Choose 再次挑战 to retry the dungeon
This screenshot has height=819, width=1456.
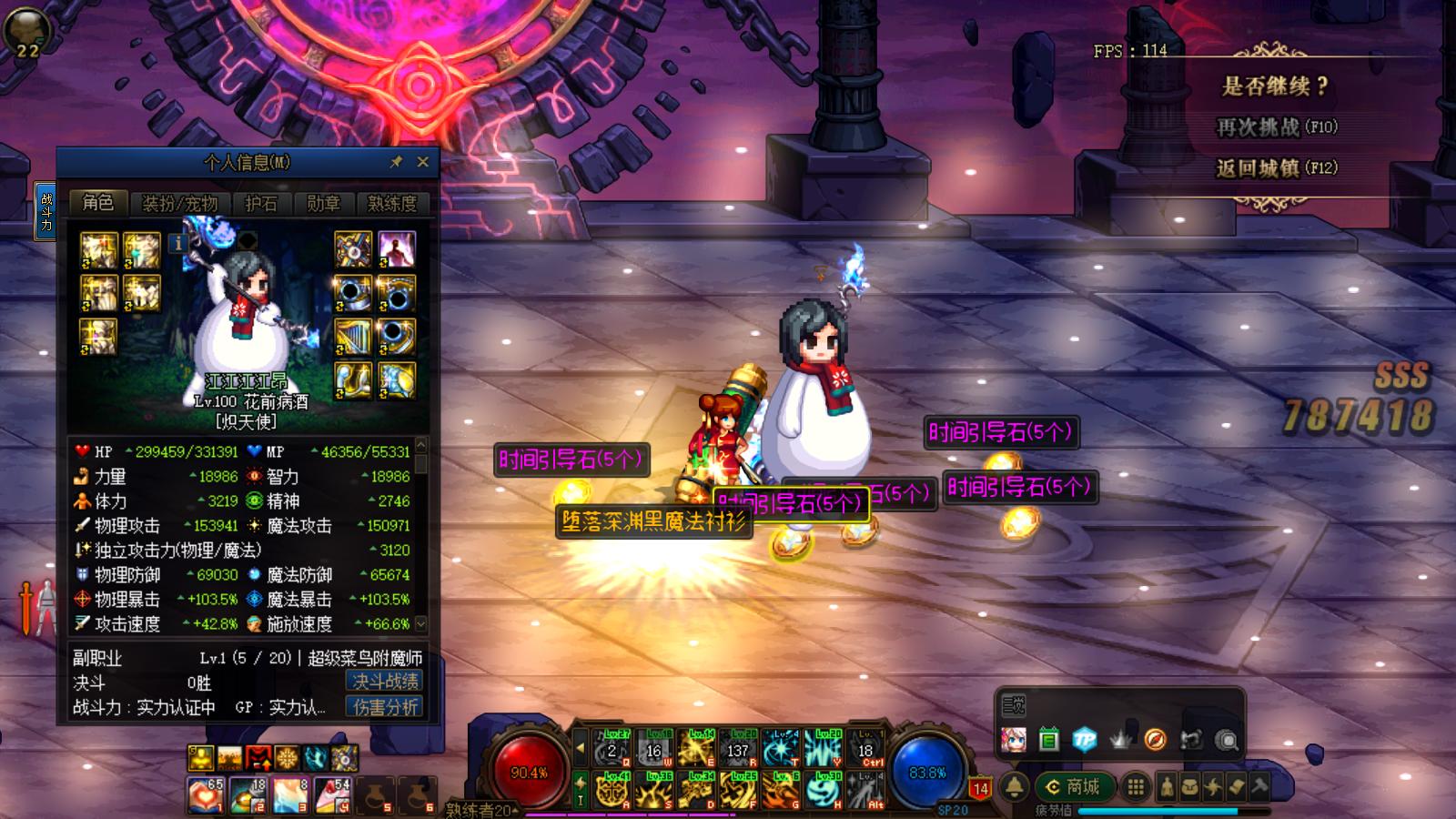point(1277,127)
